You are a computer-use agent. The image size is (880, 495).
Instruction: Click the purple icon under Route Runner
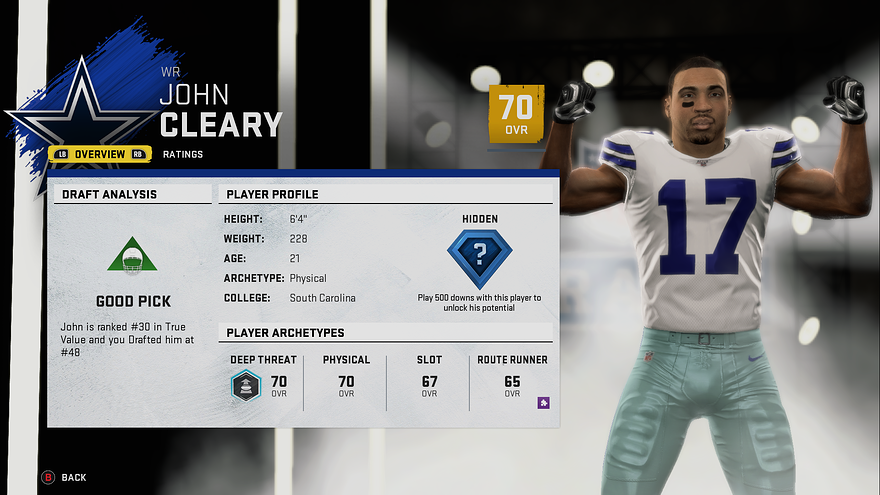543,402
